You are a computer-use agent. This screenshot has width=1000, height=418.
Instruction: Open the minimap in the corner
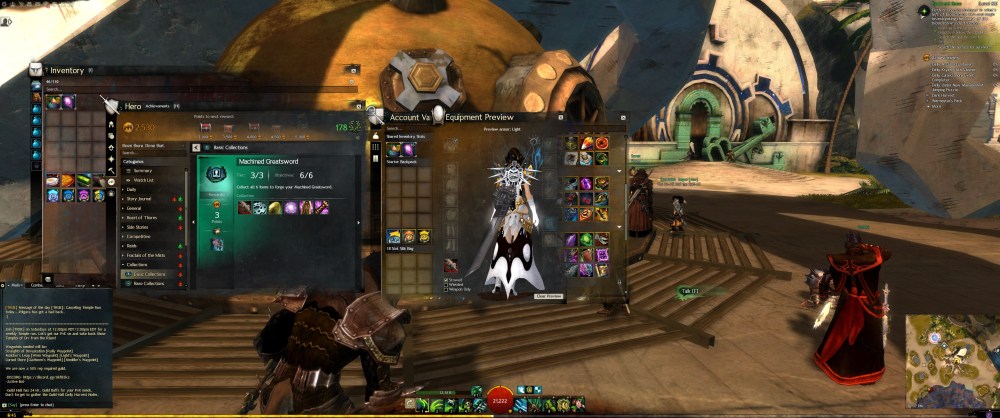(950, 362)
